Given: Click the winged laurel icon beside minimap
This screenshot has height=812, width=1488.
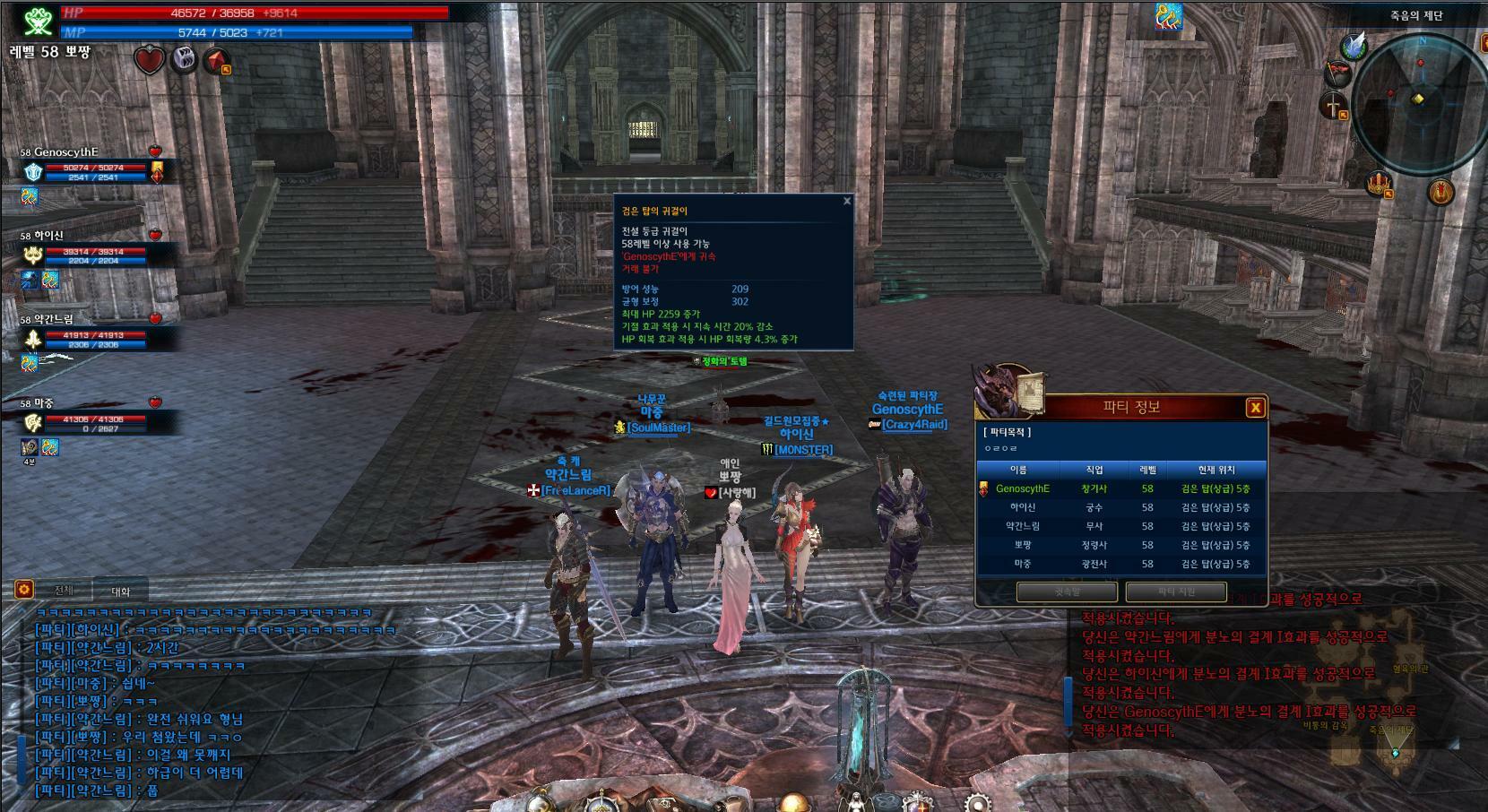Looking at the screenshot, I should (x=1354, y=46).
